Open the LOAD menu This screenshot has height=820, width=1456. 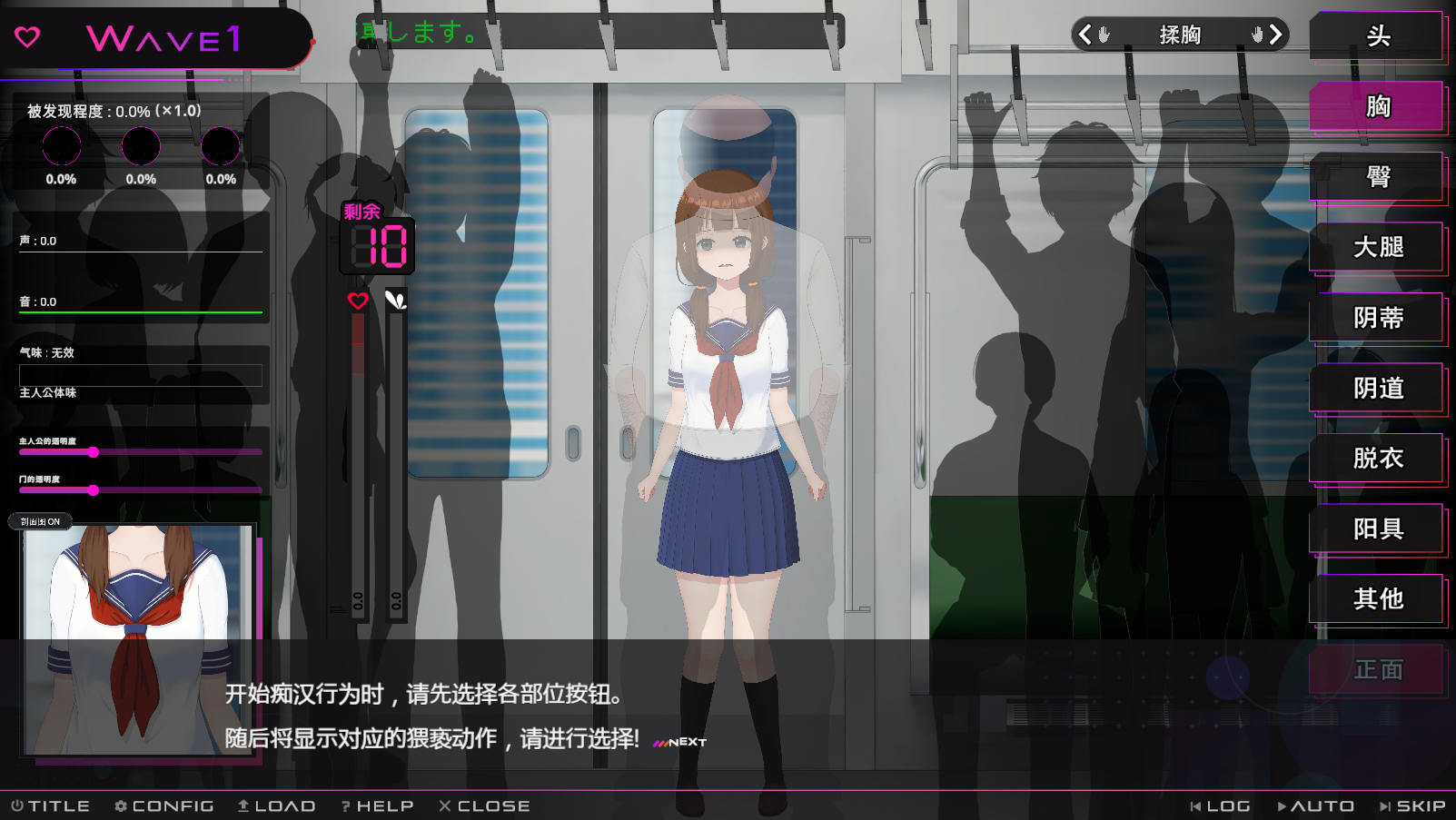coord(276,806)
